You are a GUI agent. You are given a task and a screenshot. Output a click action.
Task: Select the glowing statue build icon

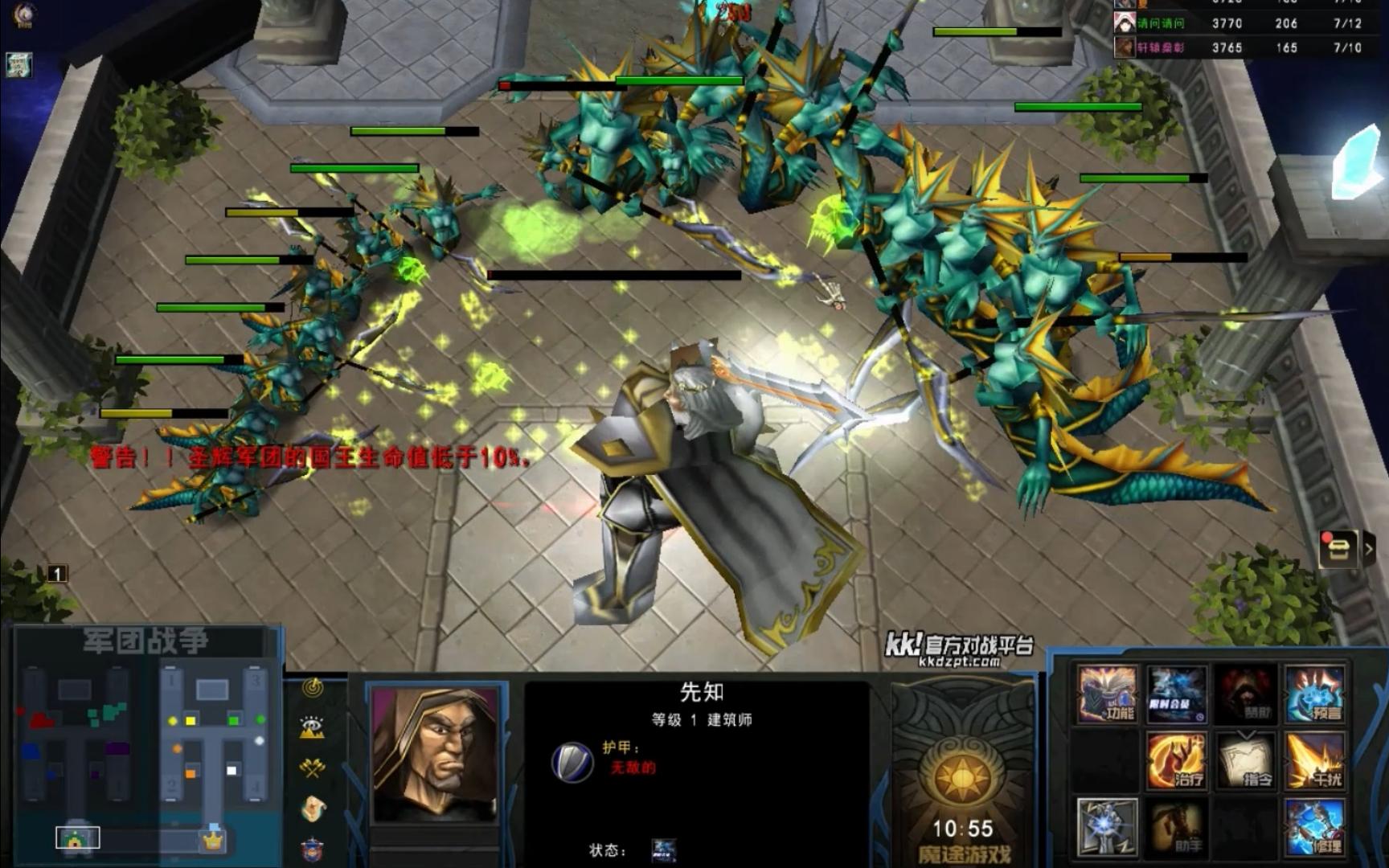click(1107, 827)
